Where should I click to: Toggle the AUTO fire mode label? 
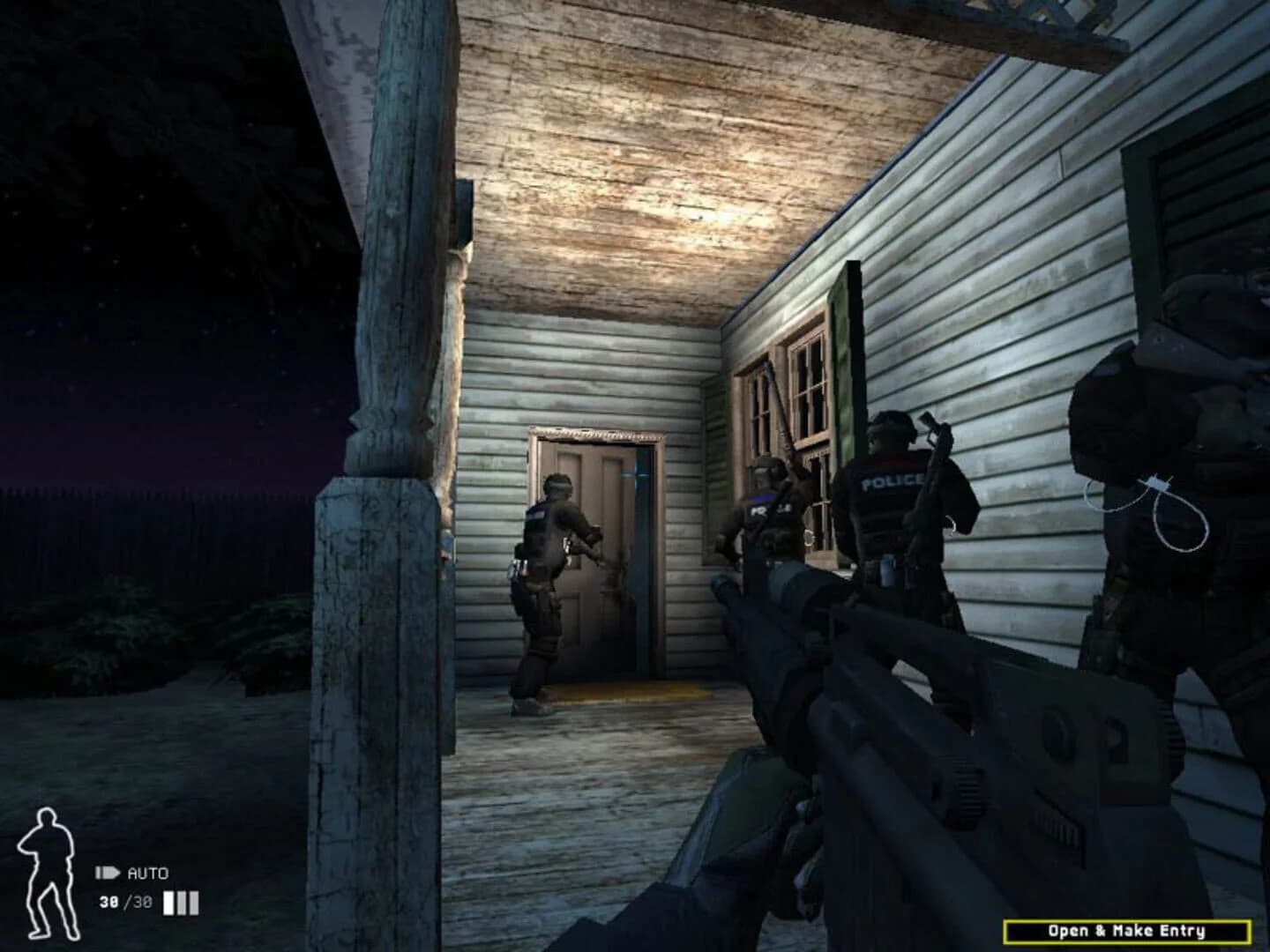(150, 871)
